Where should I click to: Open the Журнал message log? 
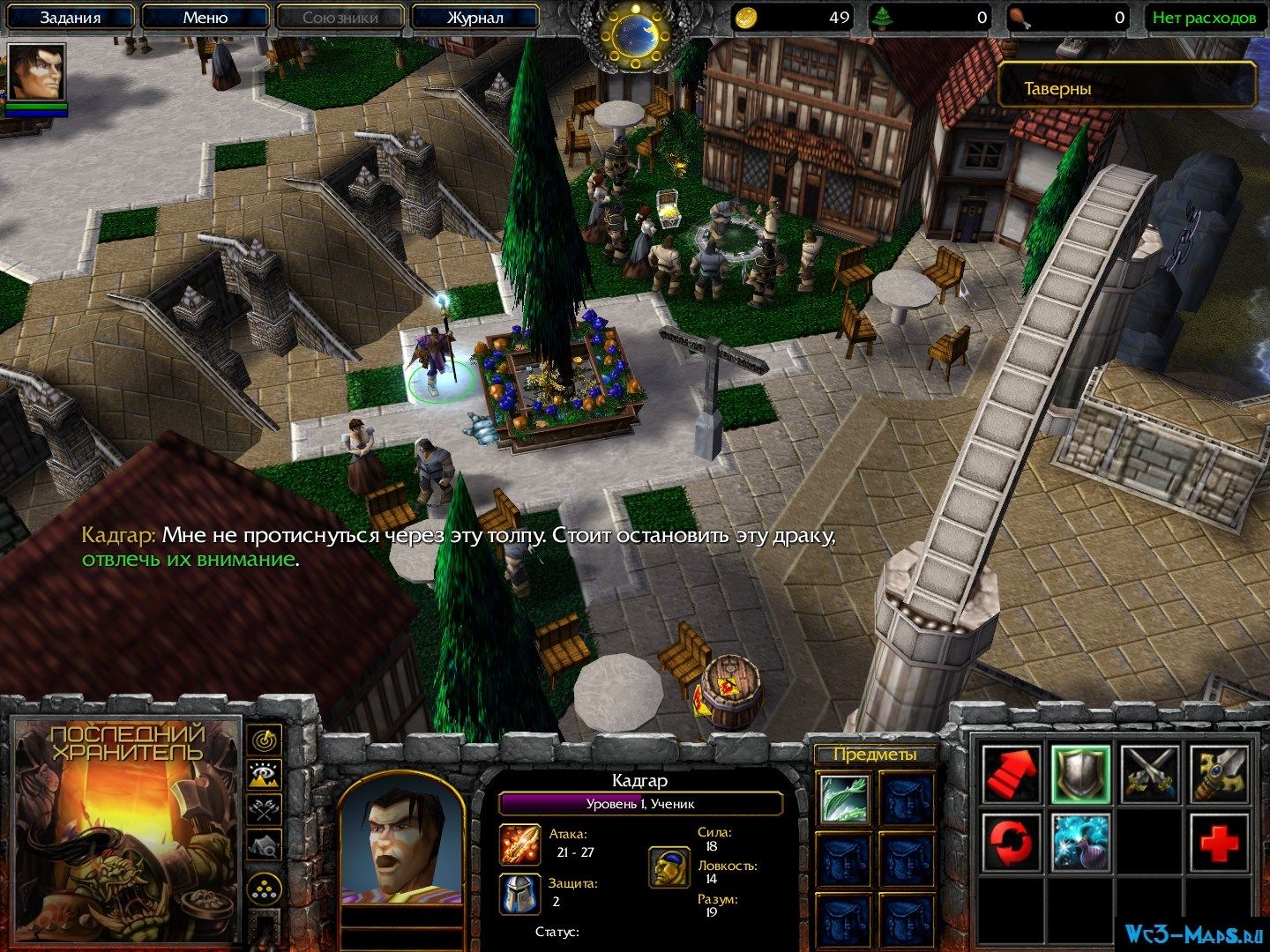pos(474,18)
